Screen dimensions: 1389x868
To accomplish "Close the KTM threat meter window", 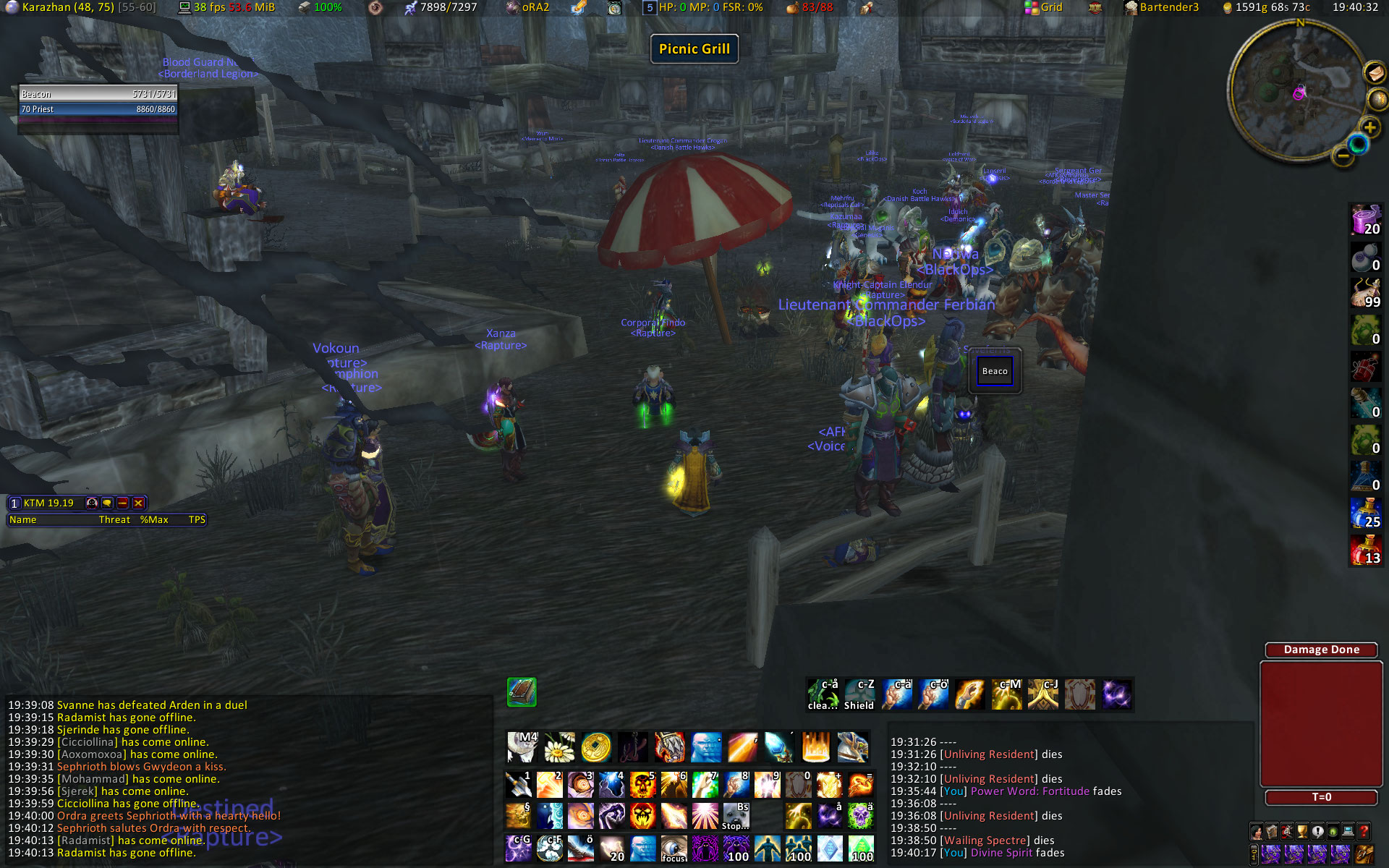I will [138, 503].
